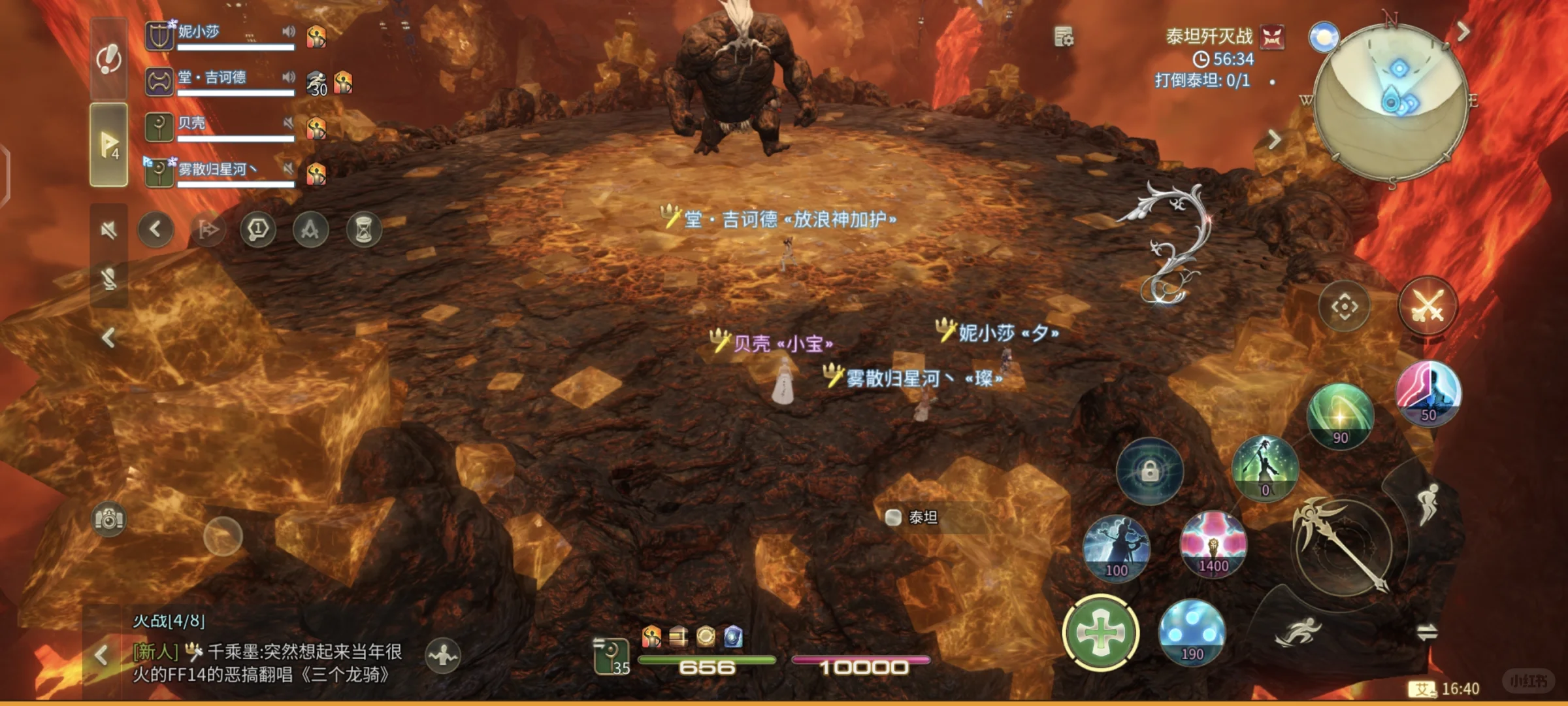Toggle the muted speaker button
1568x706 pixels.
pos(109,229)
